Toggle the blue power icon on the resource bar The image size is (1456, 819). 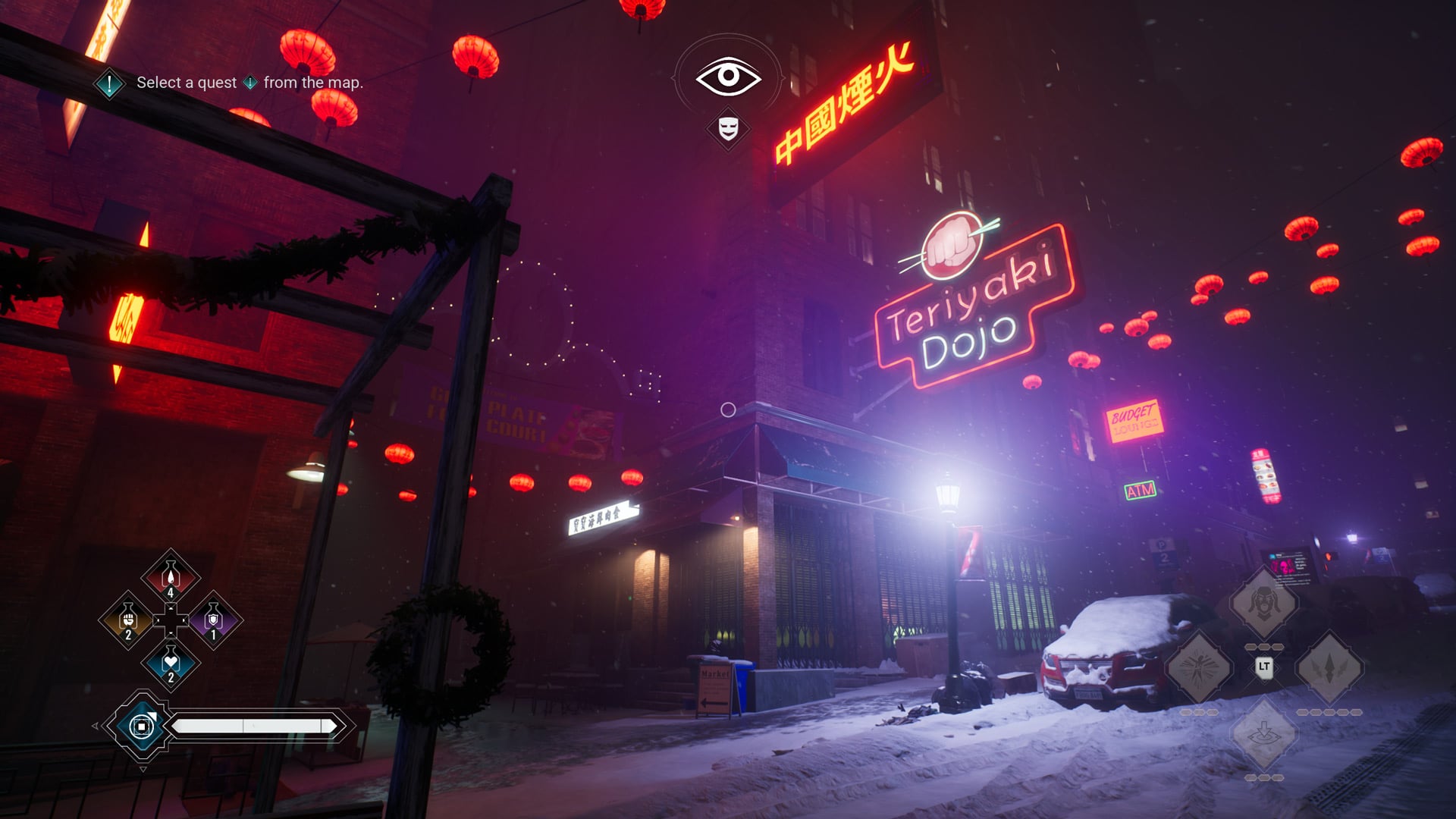click(142, 727)
